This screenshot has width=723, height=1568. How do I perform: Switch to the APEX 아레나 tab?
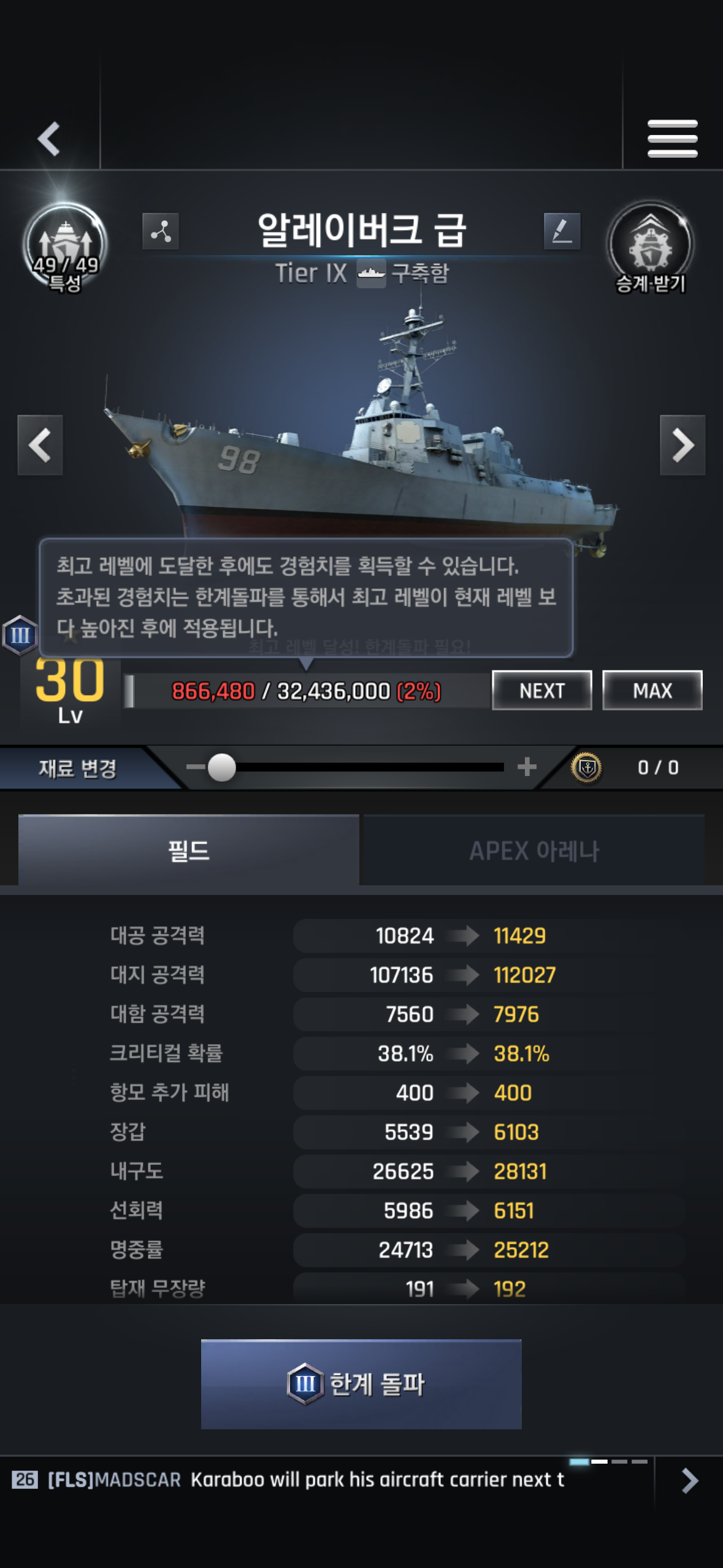pyautogui.click(x=534, y=850)
